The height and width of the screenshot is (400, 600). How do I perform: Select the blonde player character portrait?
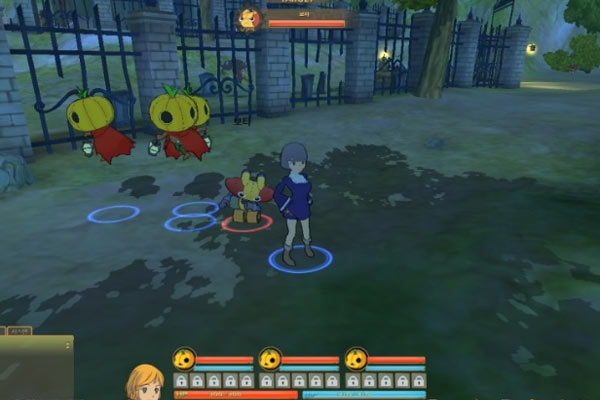pos(144,383)
